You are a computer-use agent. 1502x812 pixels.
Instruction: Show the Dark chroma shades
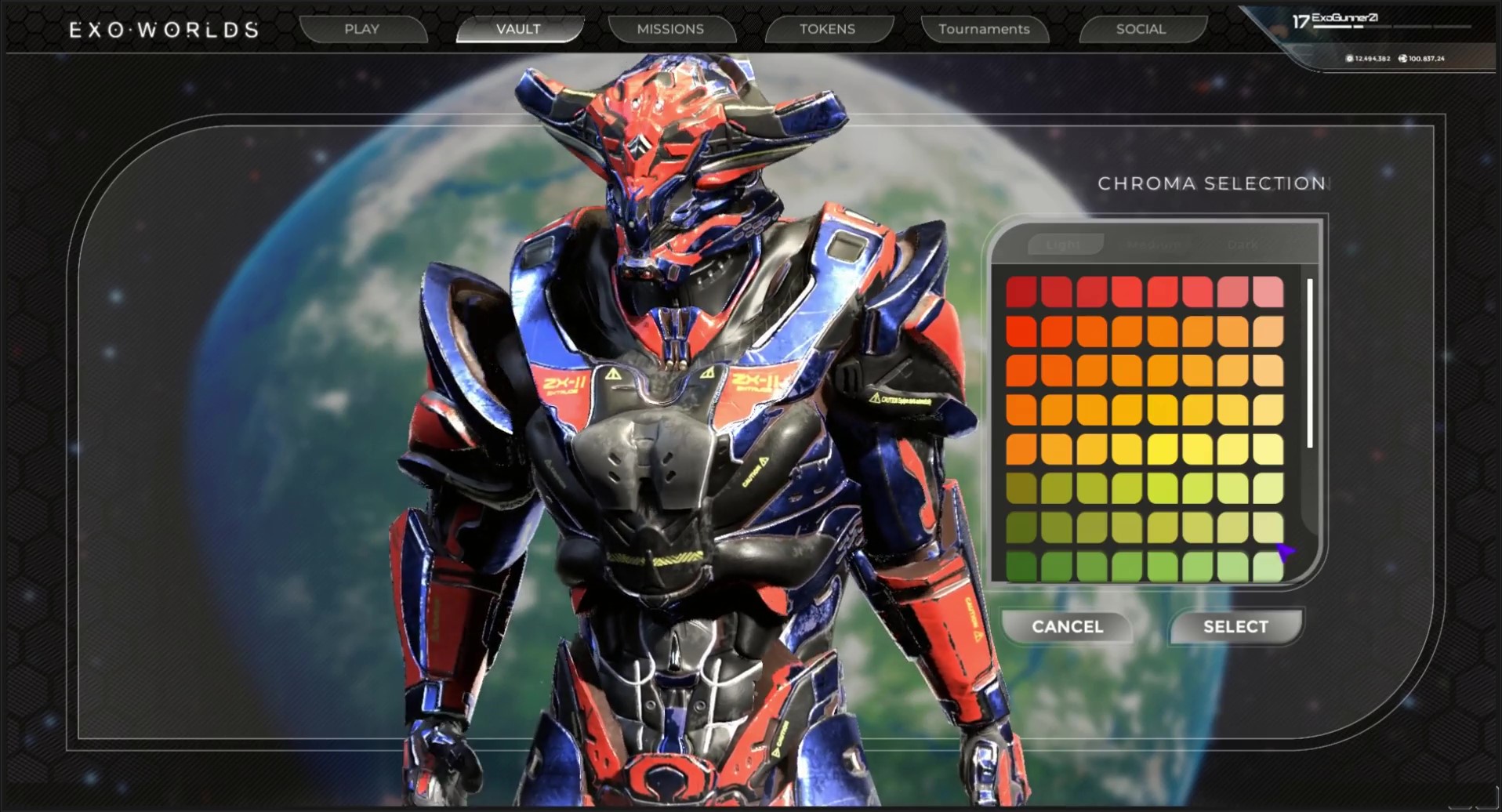(1243, 245)
